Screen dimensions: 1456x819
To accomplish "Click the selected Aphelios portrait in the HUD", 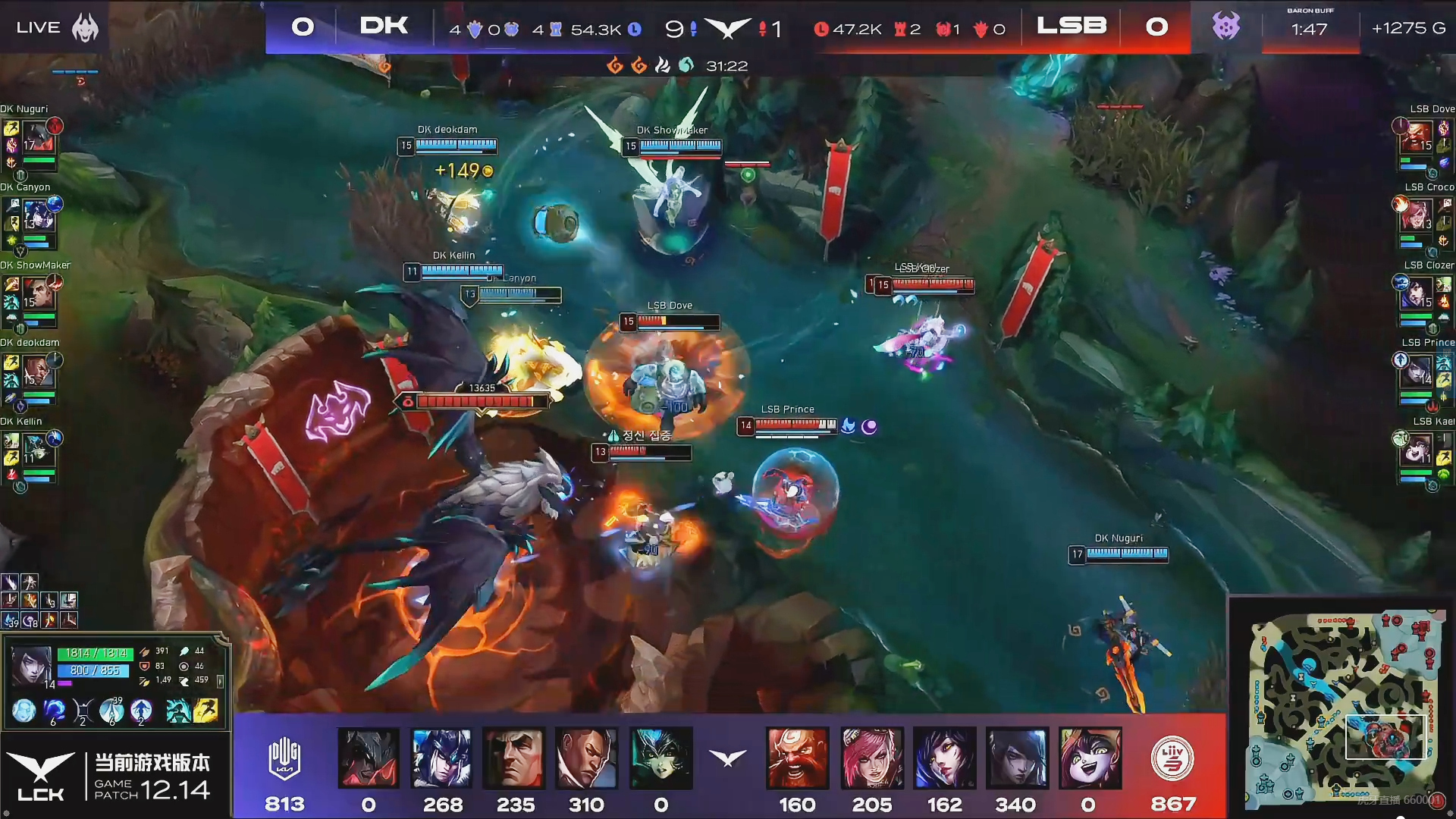I will (30, 666).
